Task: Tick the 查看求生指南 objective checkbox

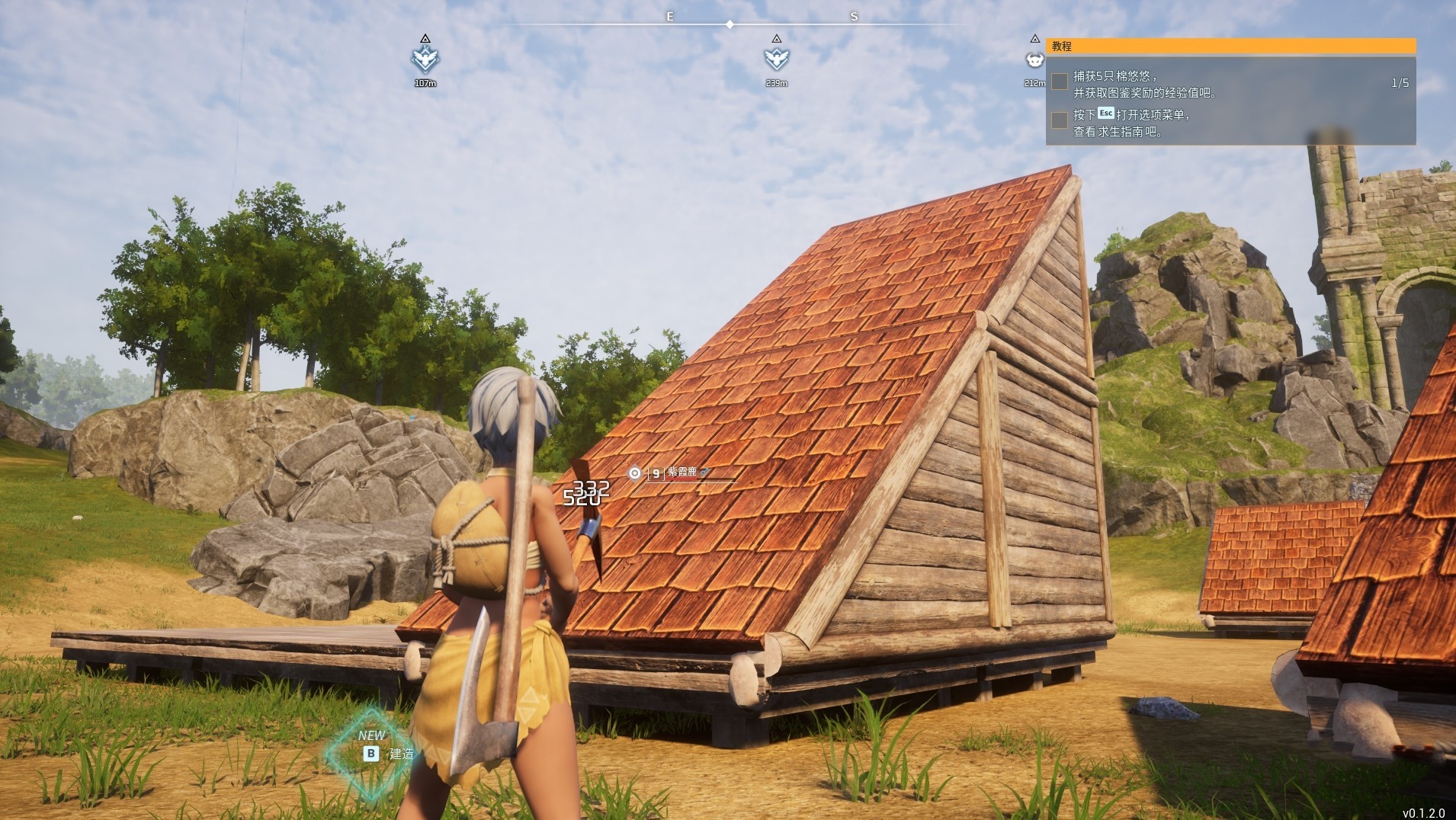Action: click(x=1060, y=120)
